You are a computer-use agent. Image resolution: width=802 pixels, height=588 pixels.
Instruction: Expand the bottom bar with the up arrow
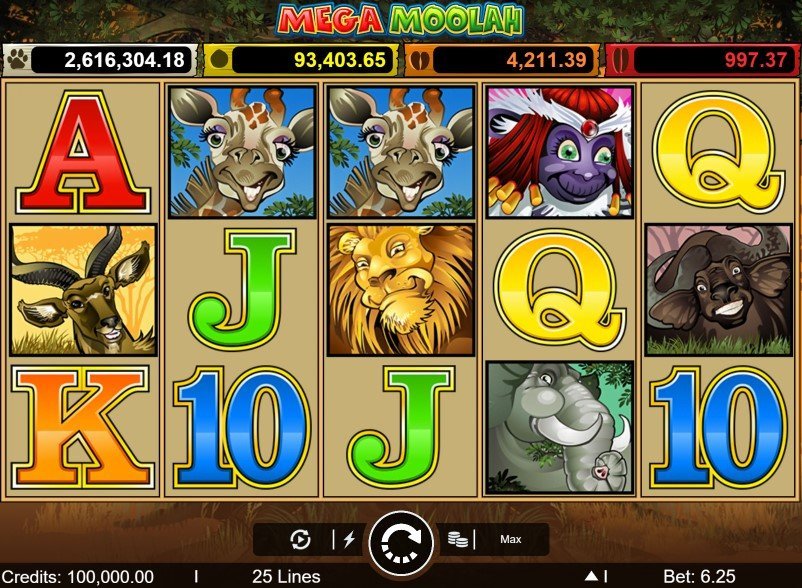[591, 577]
